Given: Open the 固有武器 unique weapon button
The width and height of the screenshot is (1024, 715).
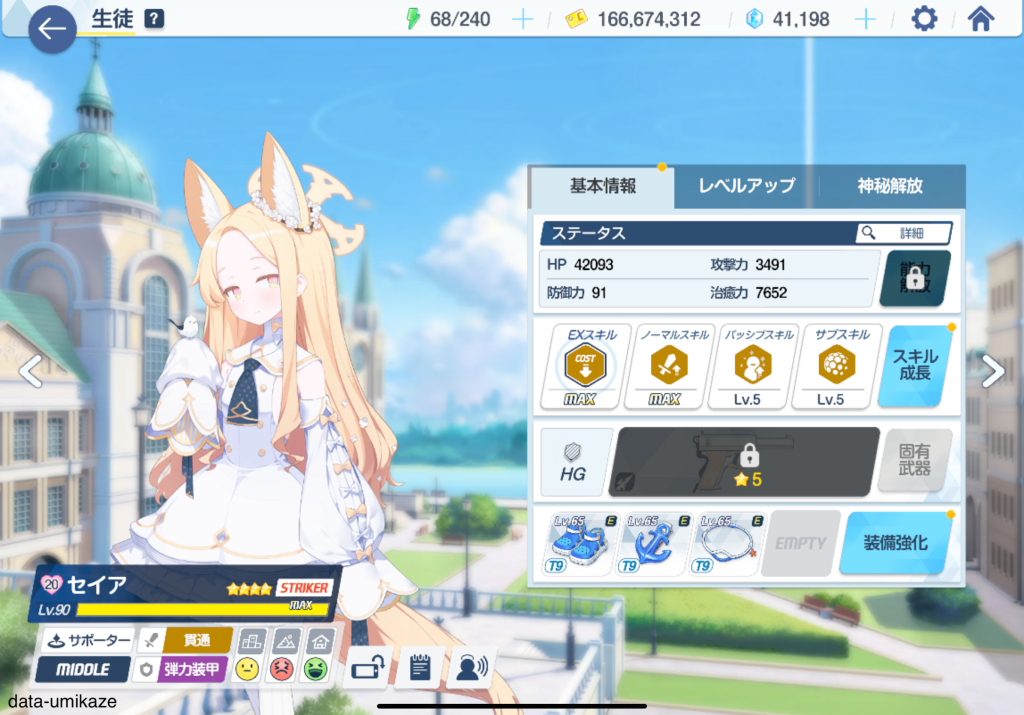Looking at the screenshot, I should click(x=914, y=462).
